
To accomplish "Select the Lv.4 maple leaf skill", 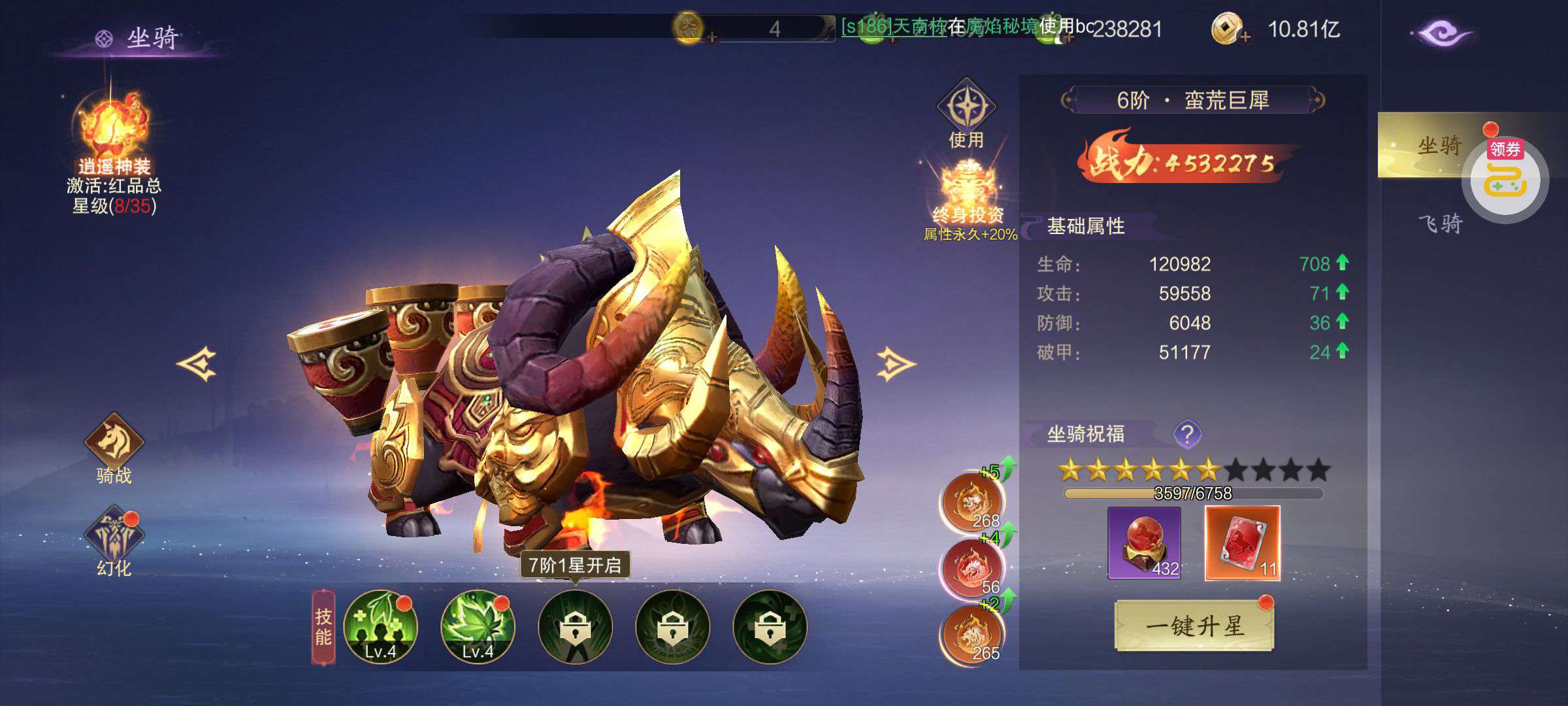I will point(478,626).
